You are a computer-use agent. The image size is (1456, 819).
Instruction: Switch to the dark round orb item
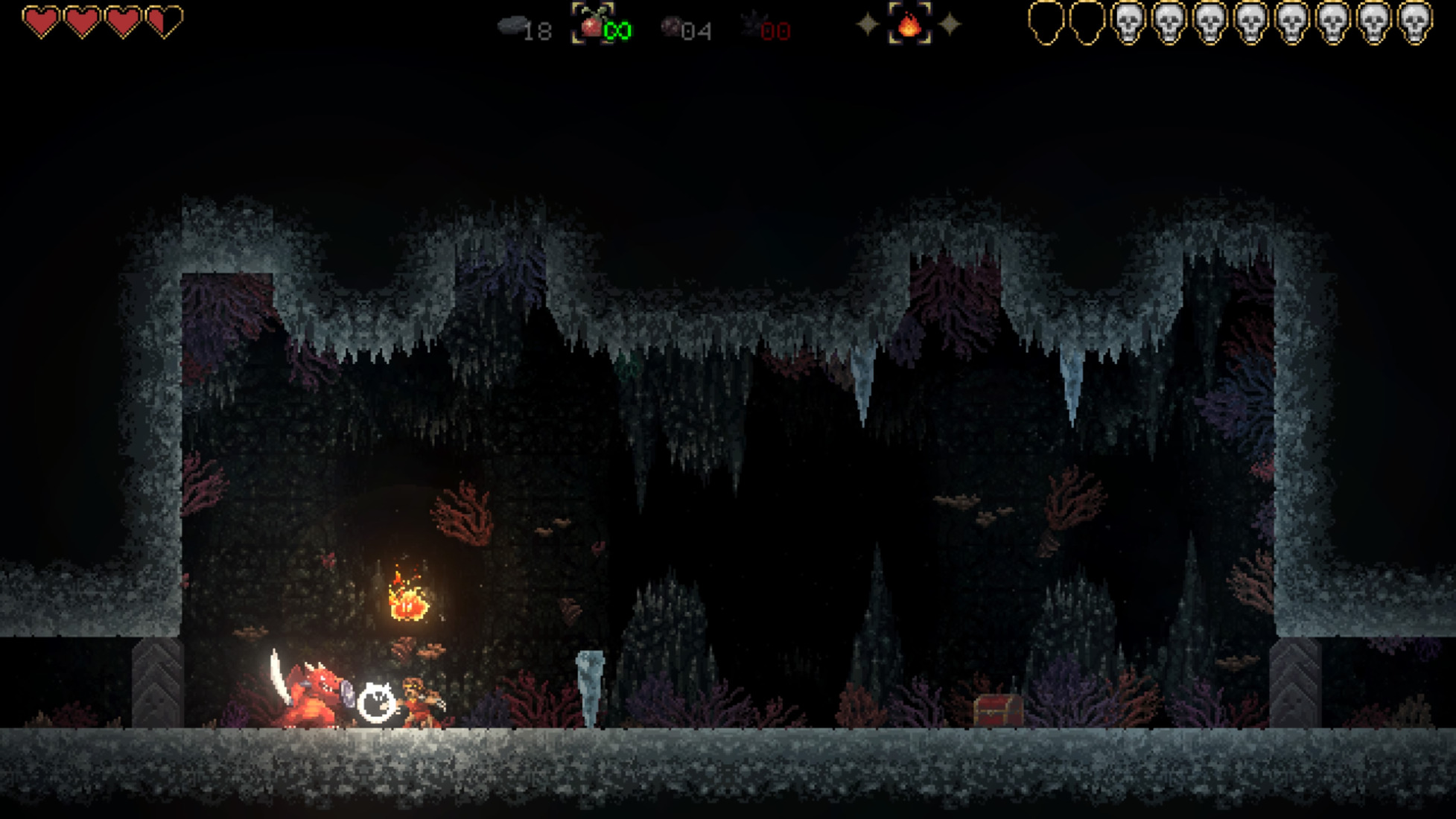671,28
